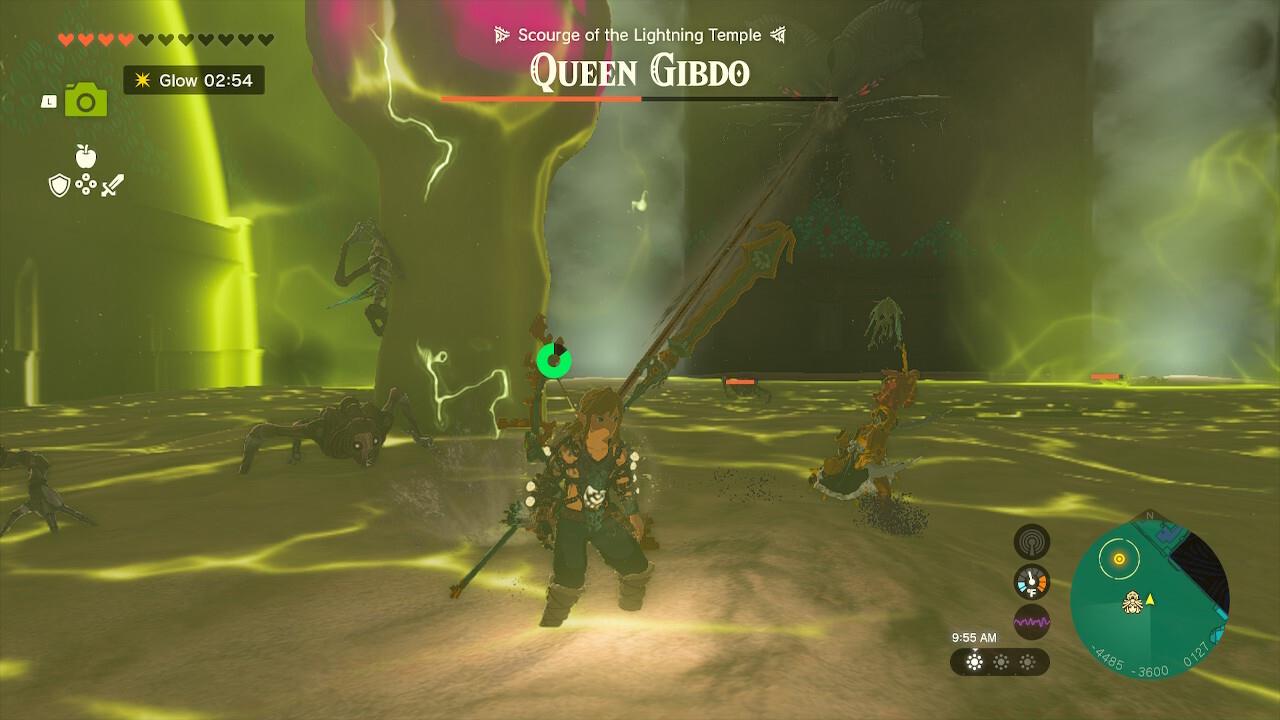1280x720 pixels.
Task: Click Queen Gibdo's health bar
Action: pos(640,99)
